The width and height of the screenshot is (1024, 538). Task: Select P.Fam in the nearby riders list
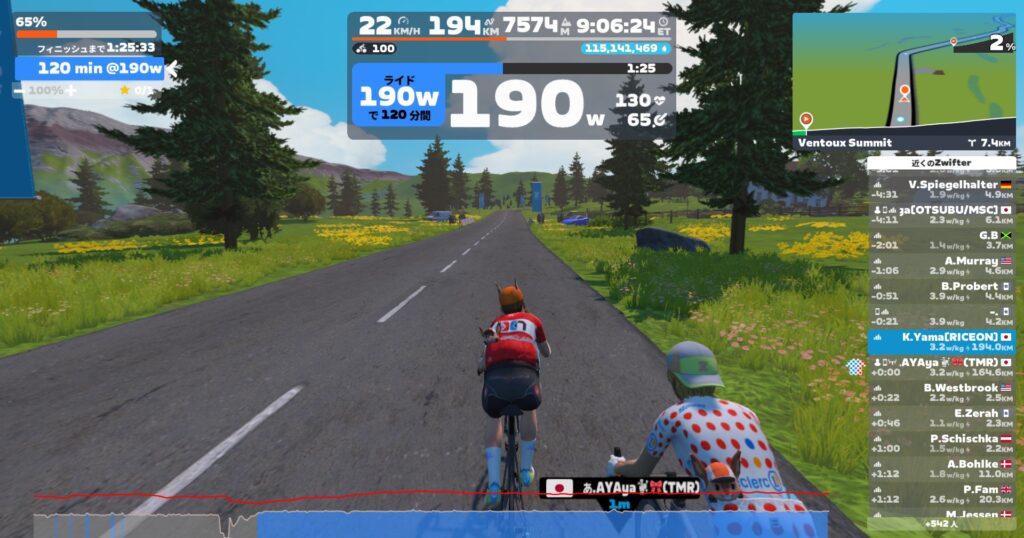click(943, 494)
